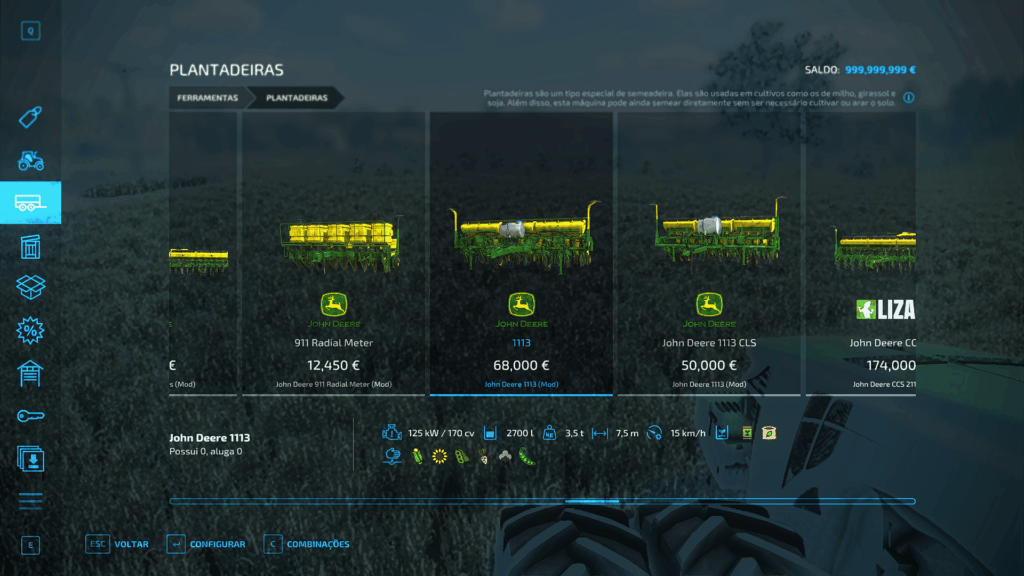The image size is (1024, 576).
Task: Click the Configurar button
Action: click(206, 544)
